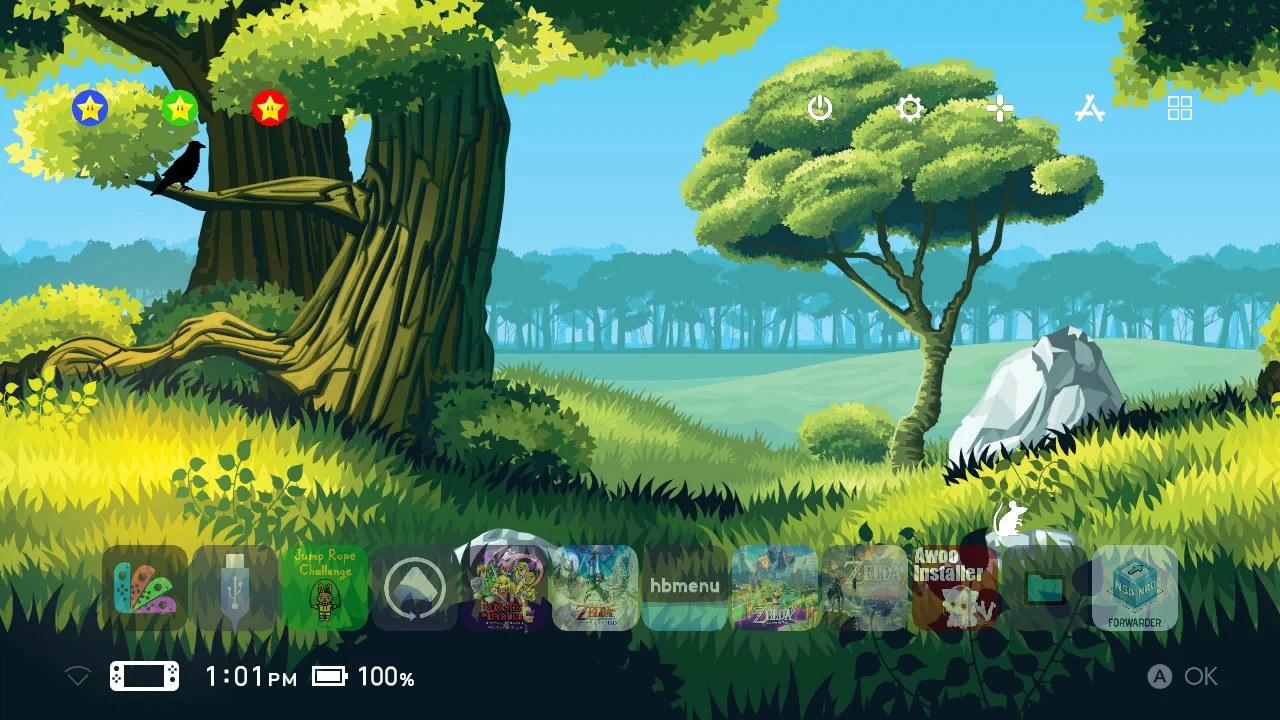
Task: Switch to the green star user profile
Action: 178,108
